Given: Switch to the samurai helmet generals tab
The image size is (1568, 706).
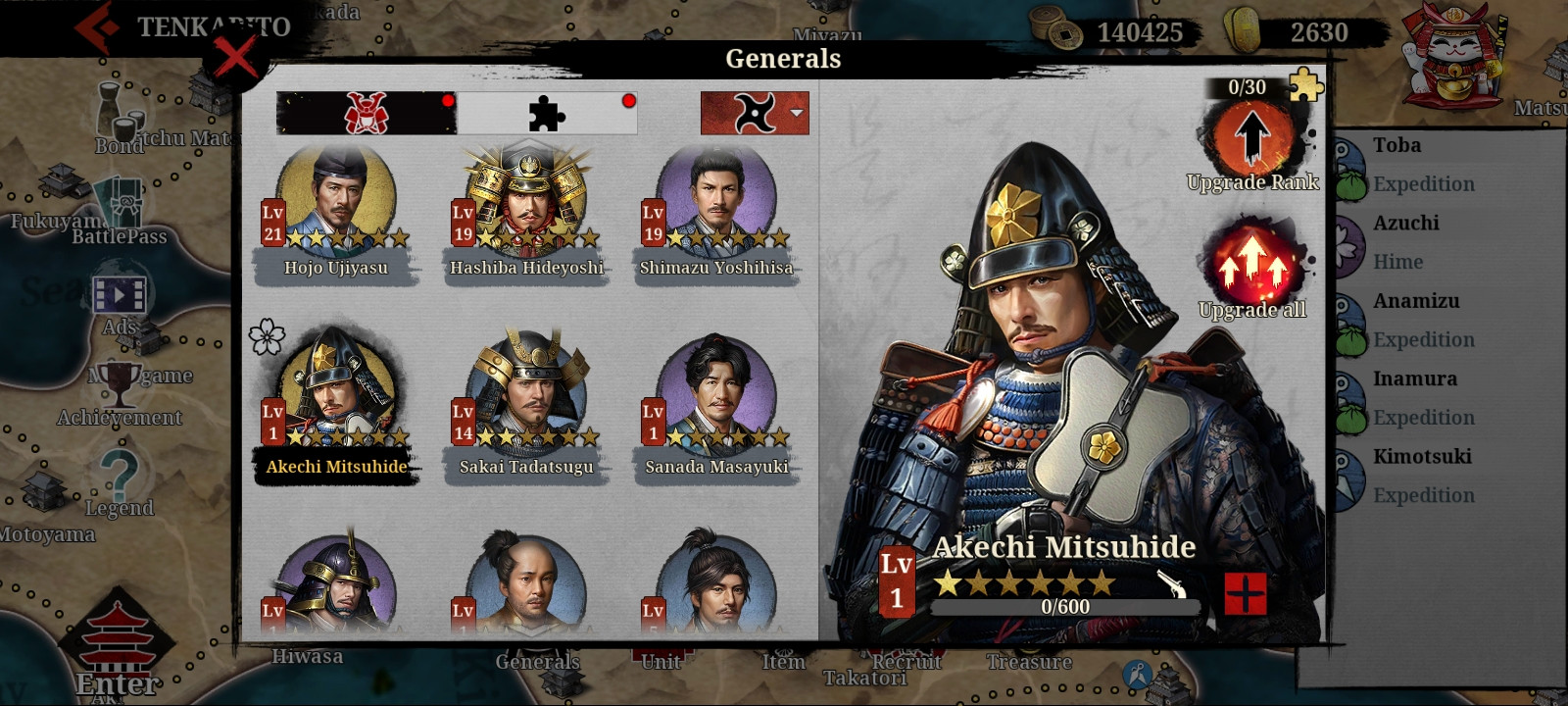Looking at the screenshot, I should point(366,114).
